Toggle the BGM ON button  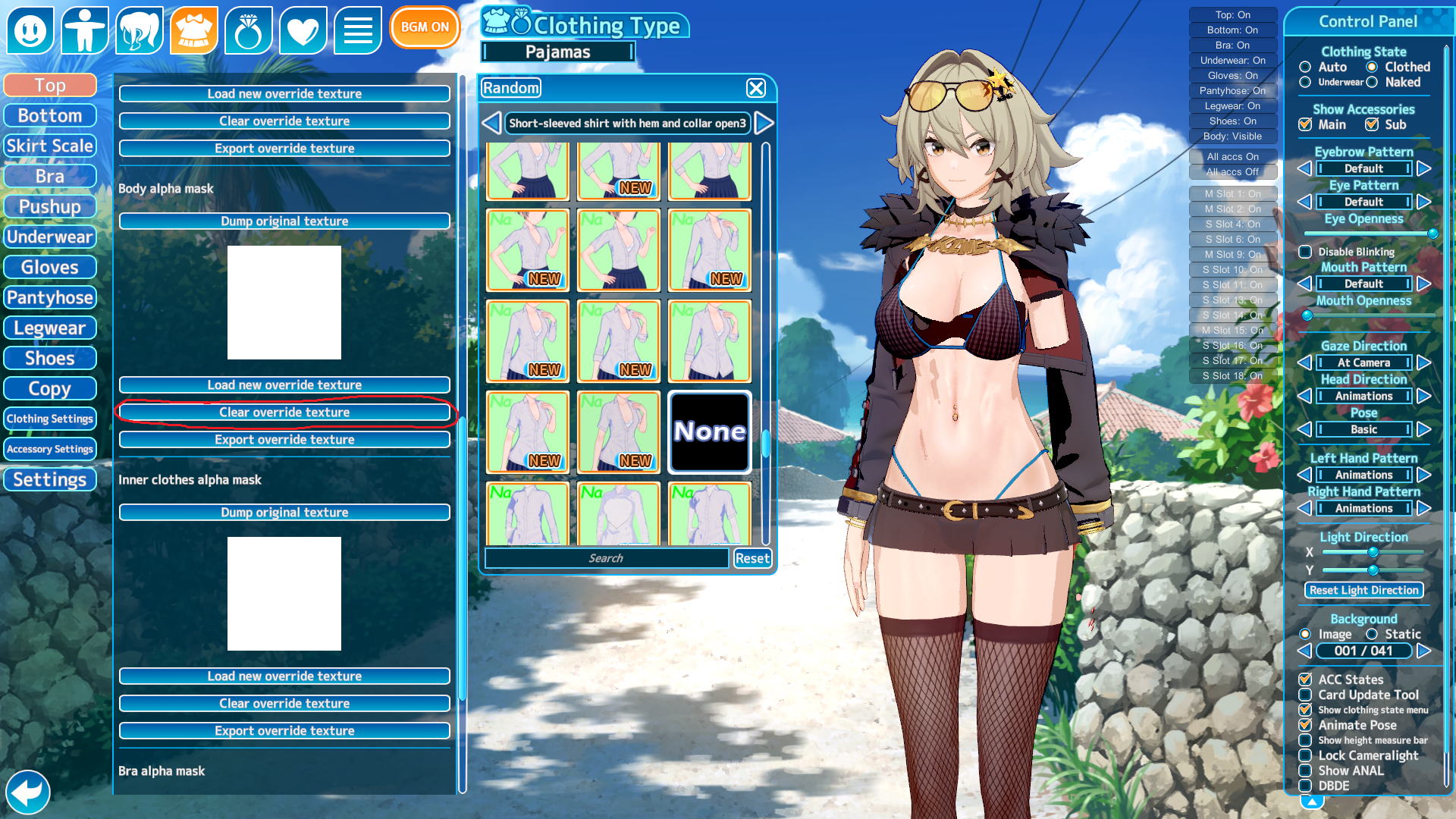click(x=425, y=27)
